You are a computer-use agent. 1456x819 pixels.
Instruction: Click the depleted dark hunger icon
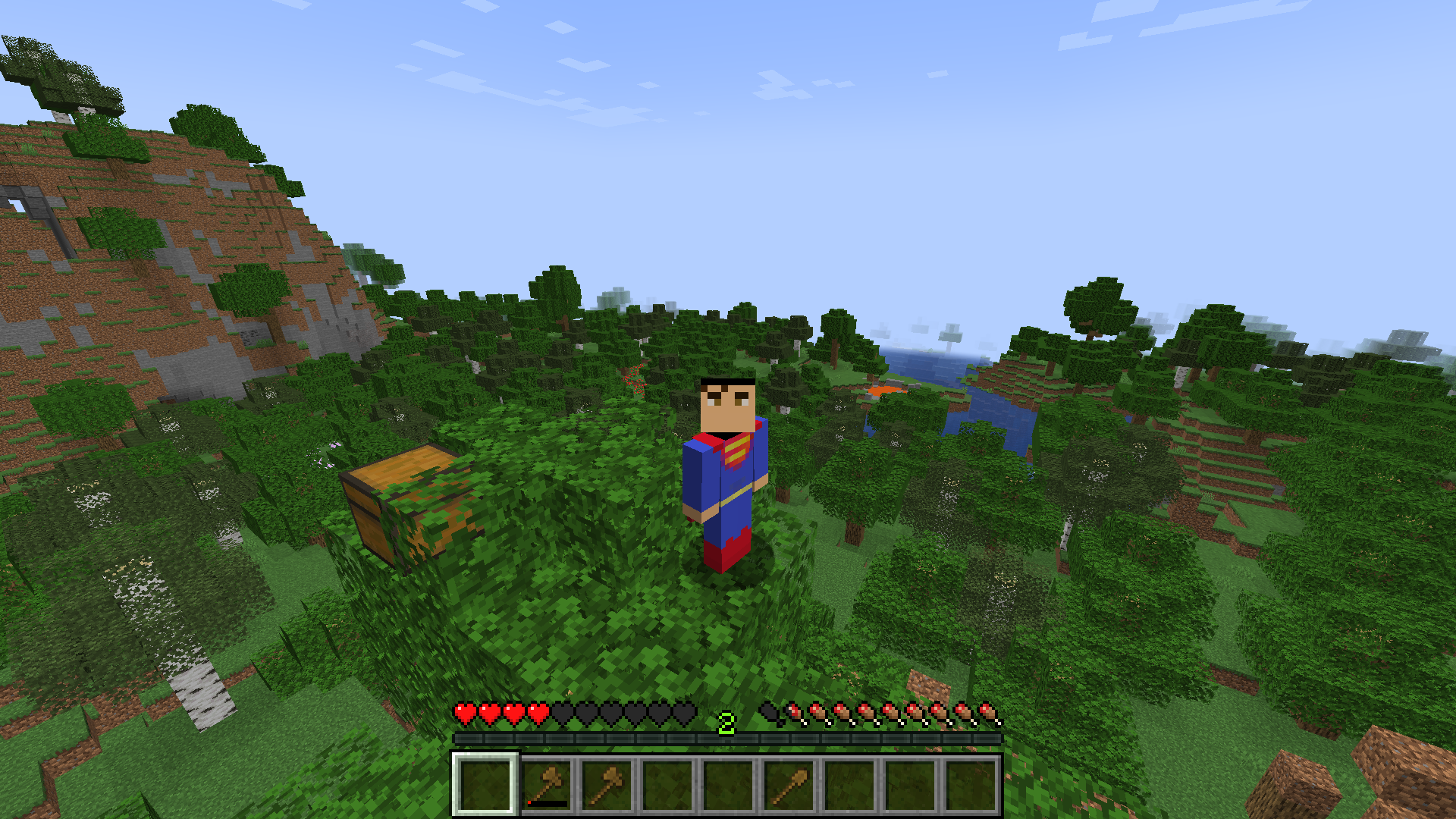point(767,714)
